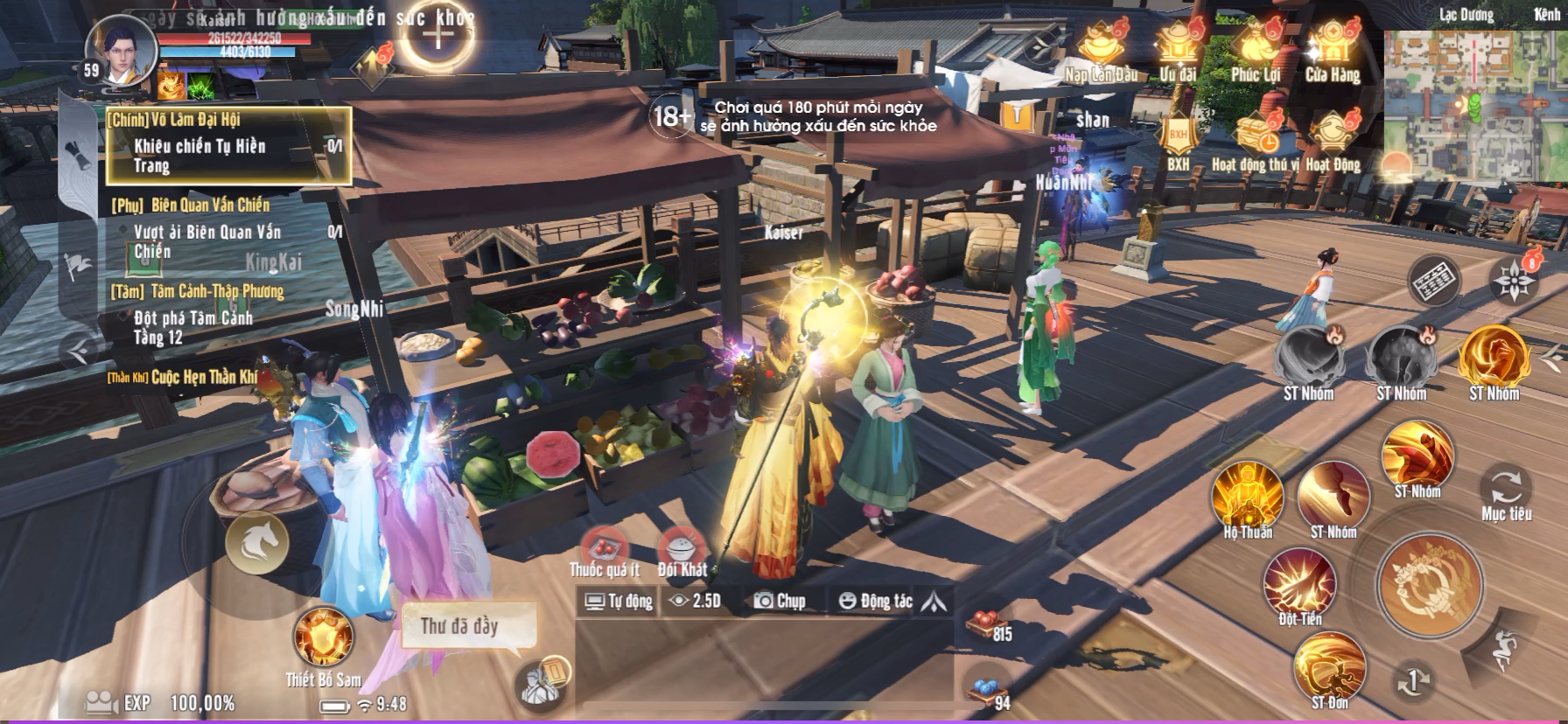Open the Lạc Dương minimap
The height and width of the screenshot is (724, 1568).
(x=1474, y=105)
